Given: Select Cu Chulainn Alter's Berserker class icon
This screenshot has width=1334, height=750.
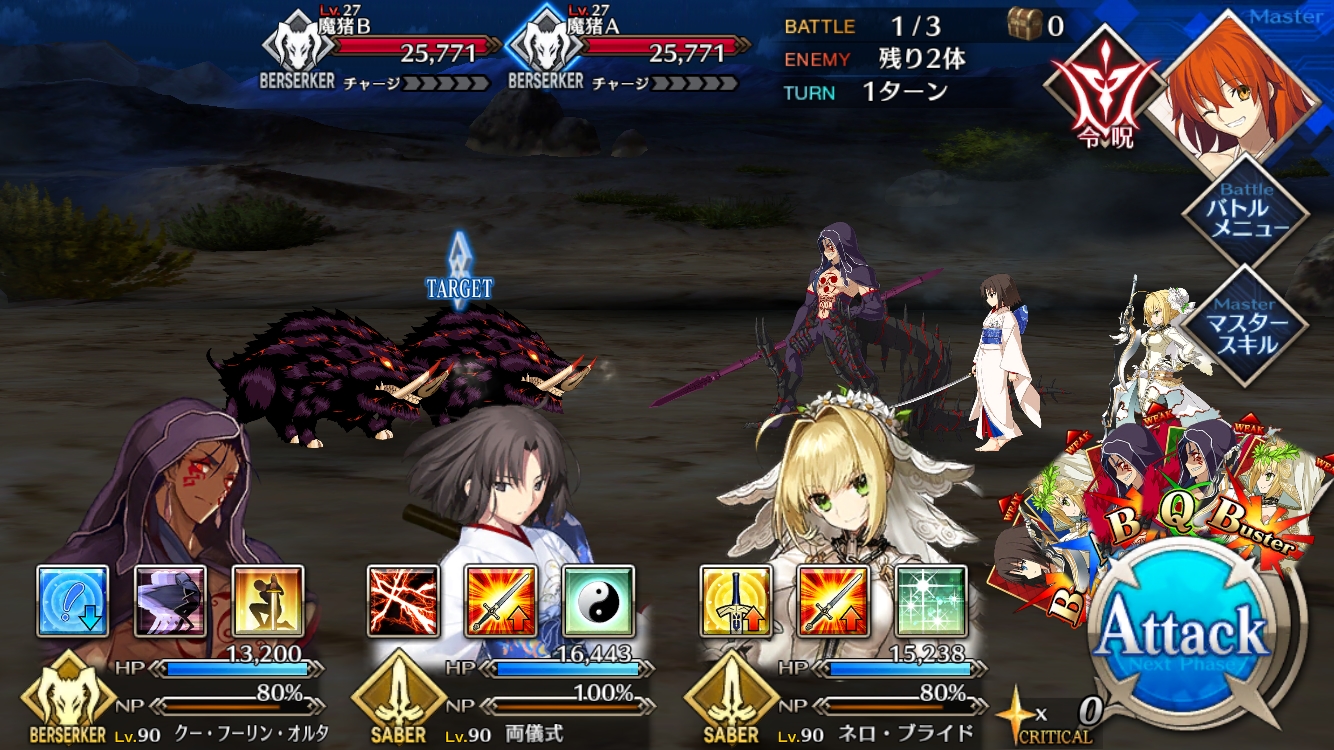Looking at the screenshot, I should [67, 695].
